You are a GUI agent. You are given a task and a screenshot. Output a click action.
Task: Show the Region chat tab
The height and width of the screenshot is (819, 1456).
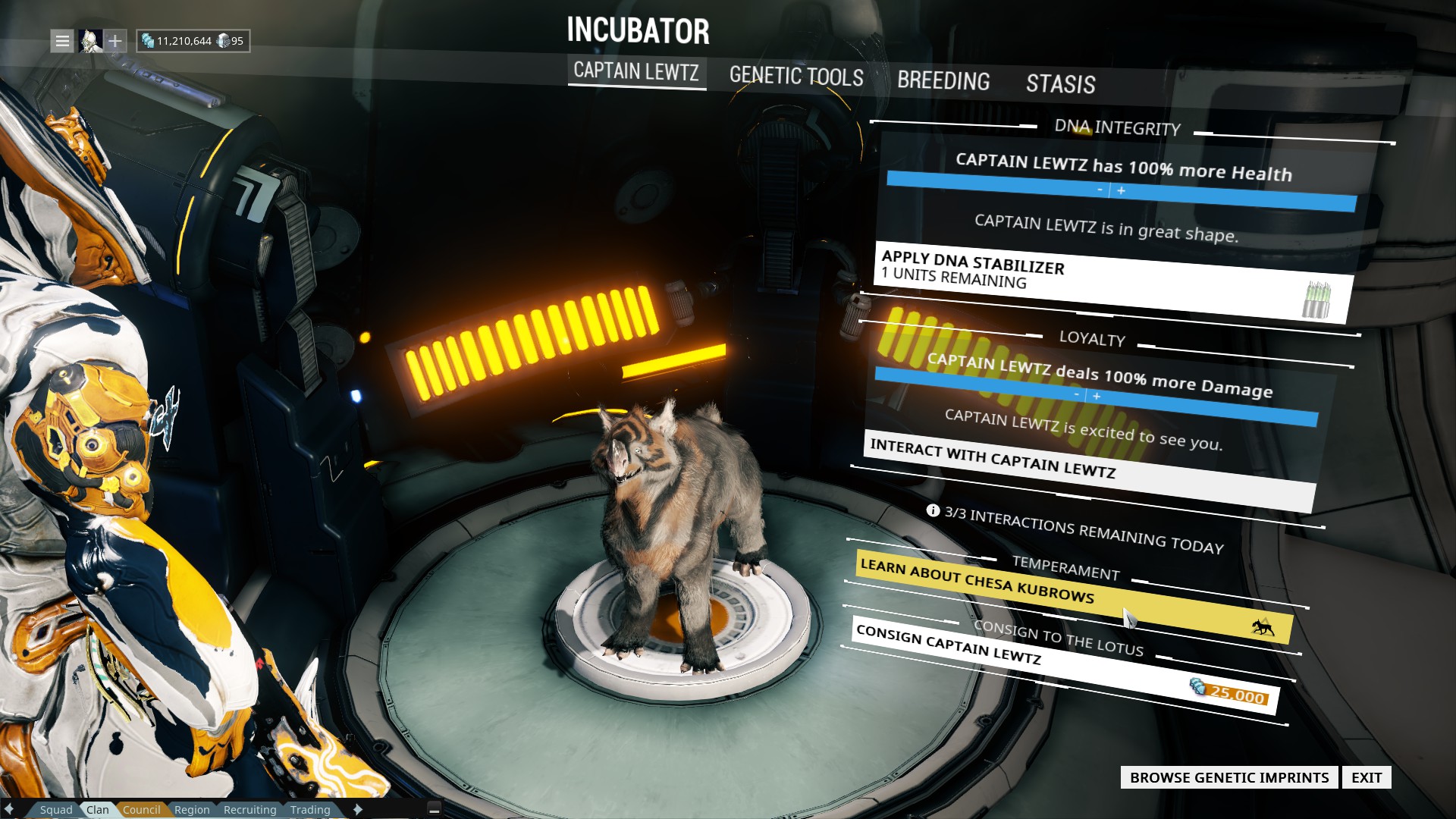click(192, 810)
